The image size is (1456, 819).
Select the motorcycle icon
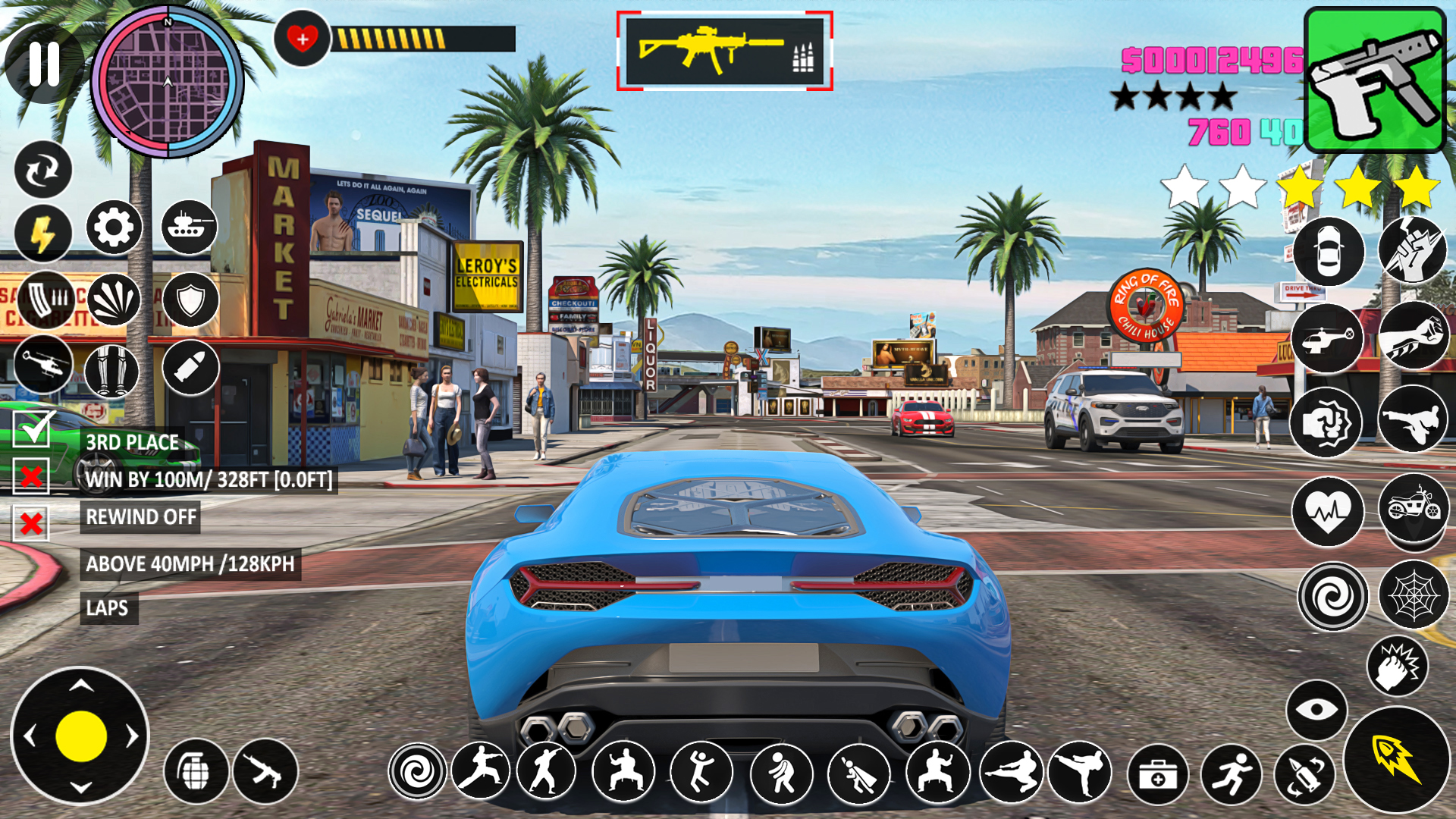[1413, 507]
